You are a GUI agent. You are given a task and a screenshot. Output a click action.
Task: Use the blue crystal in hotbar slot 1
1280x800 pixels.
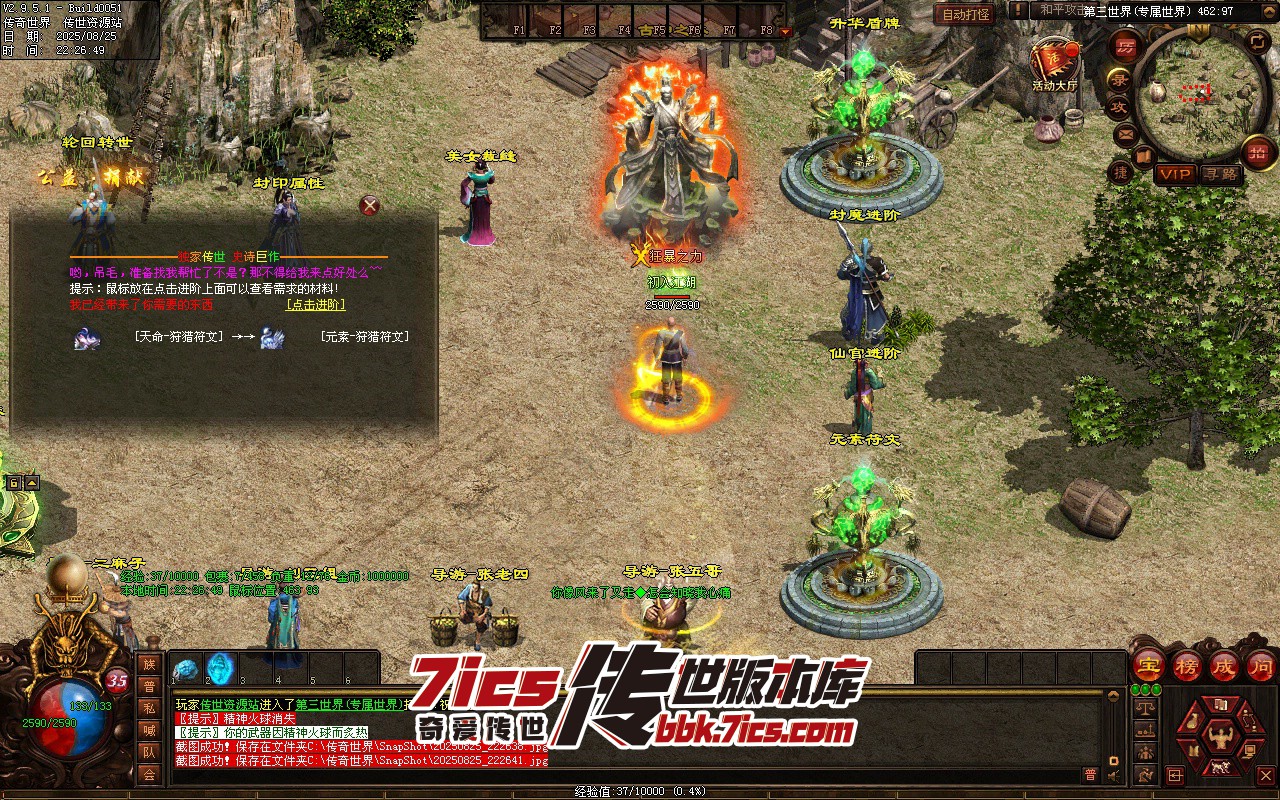click(x=185, y=669)
